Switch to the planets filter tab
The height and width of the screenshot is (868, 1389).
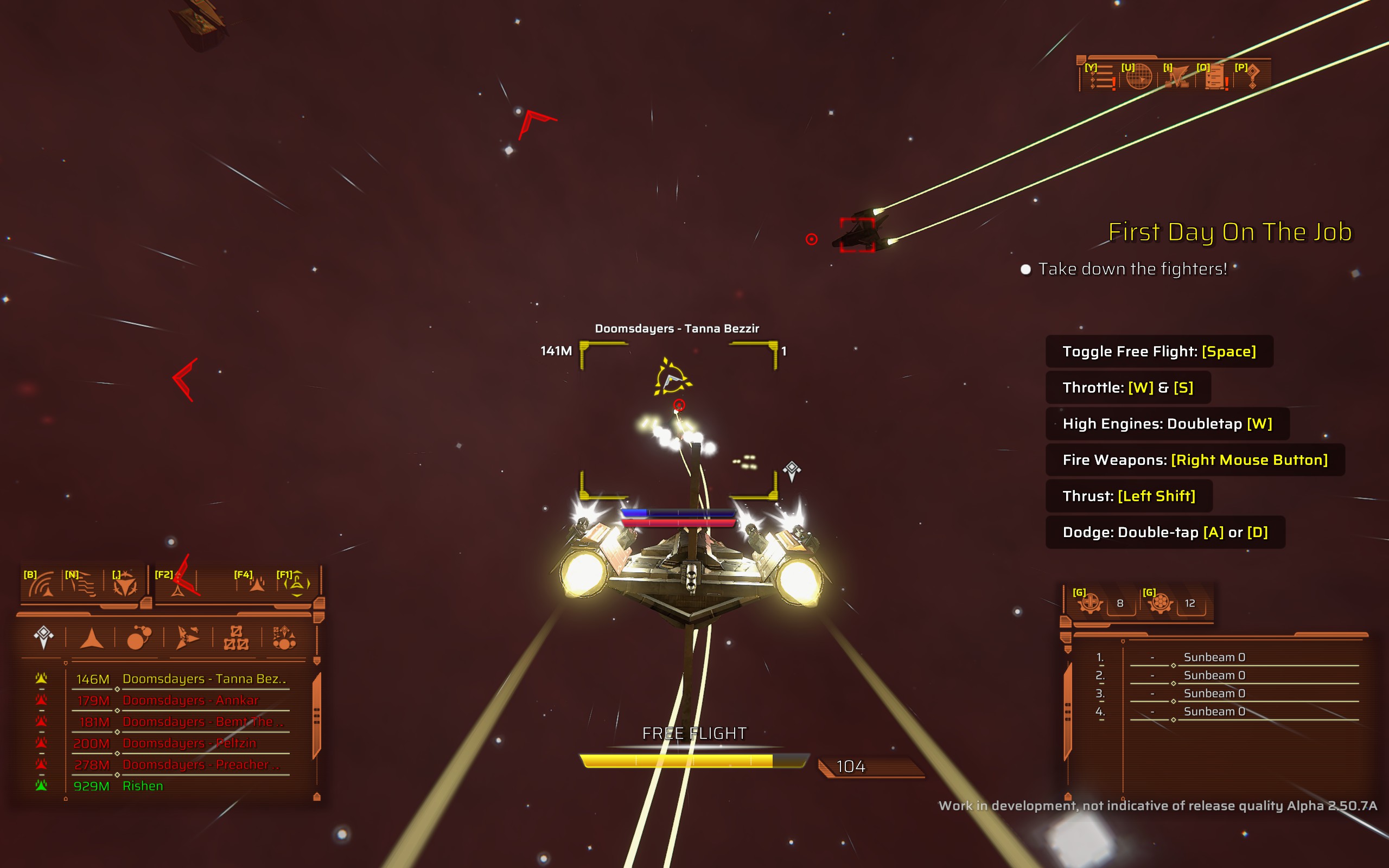tap(139, 639)
